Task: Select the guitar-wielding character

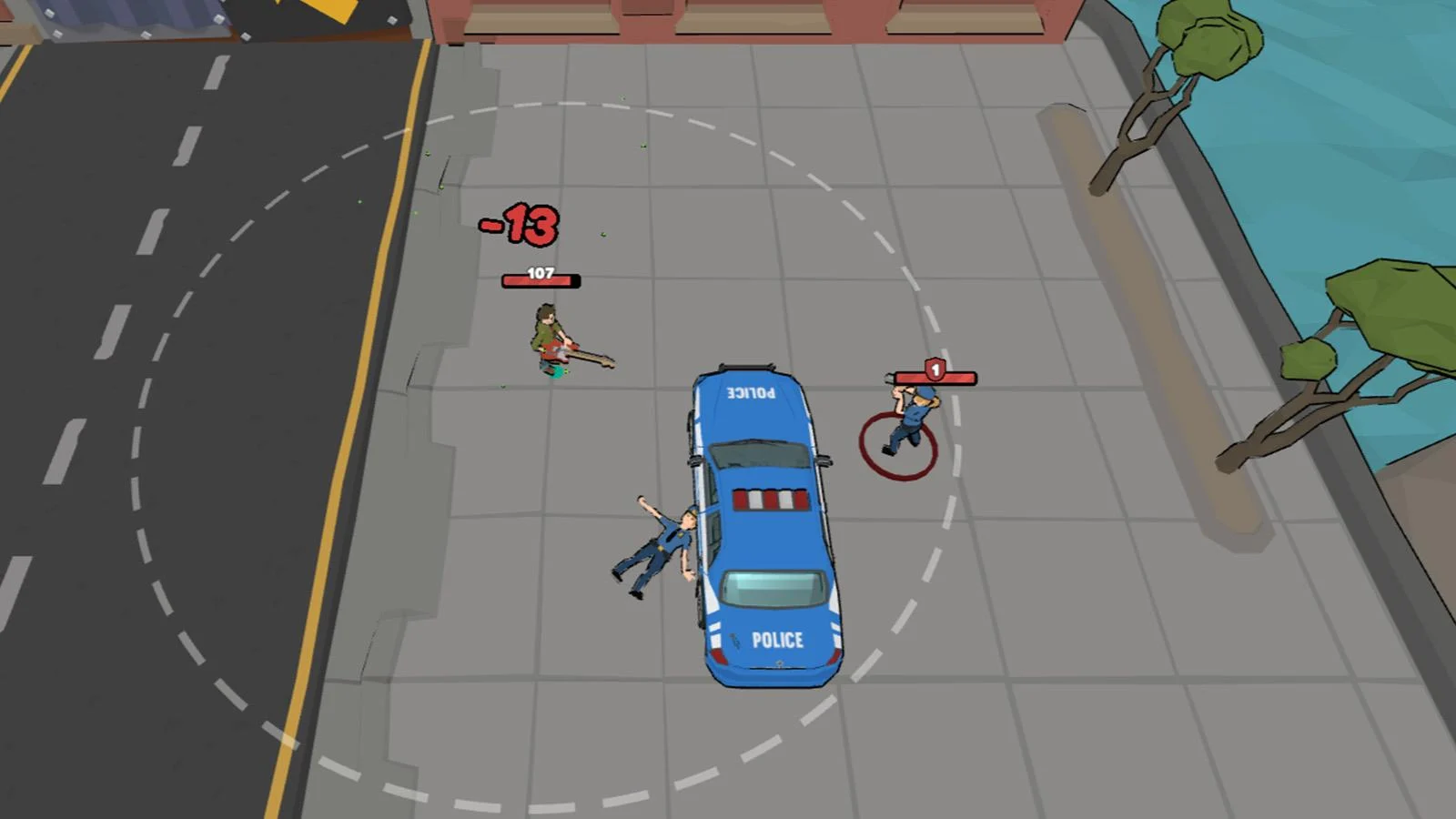Action: tap(546, 337)
